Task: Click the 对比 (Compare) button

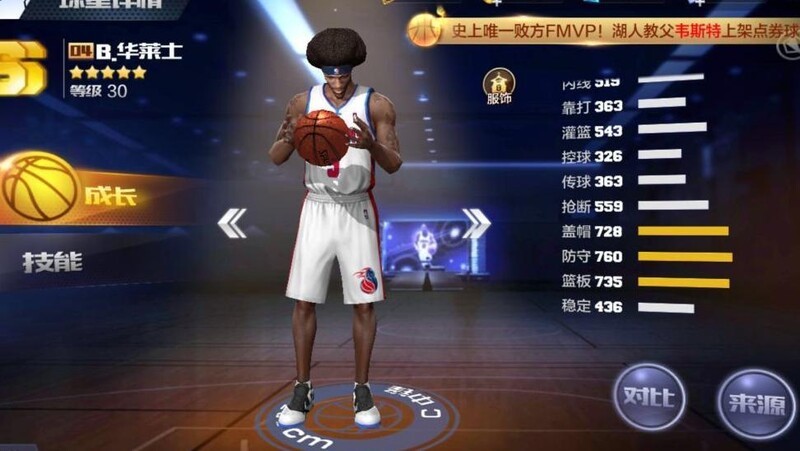Action: click(x=649, y=396)
